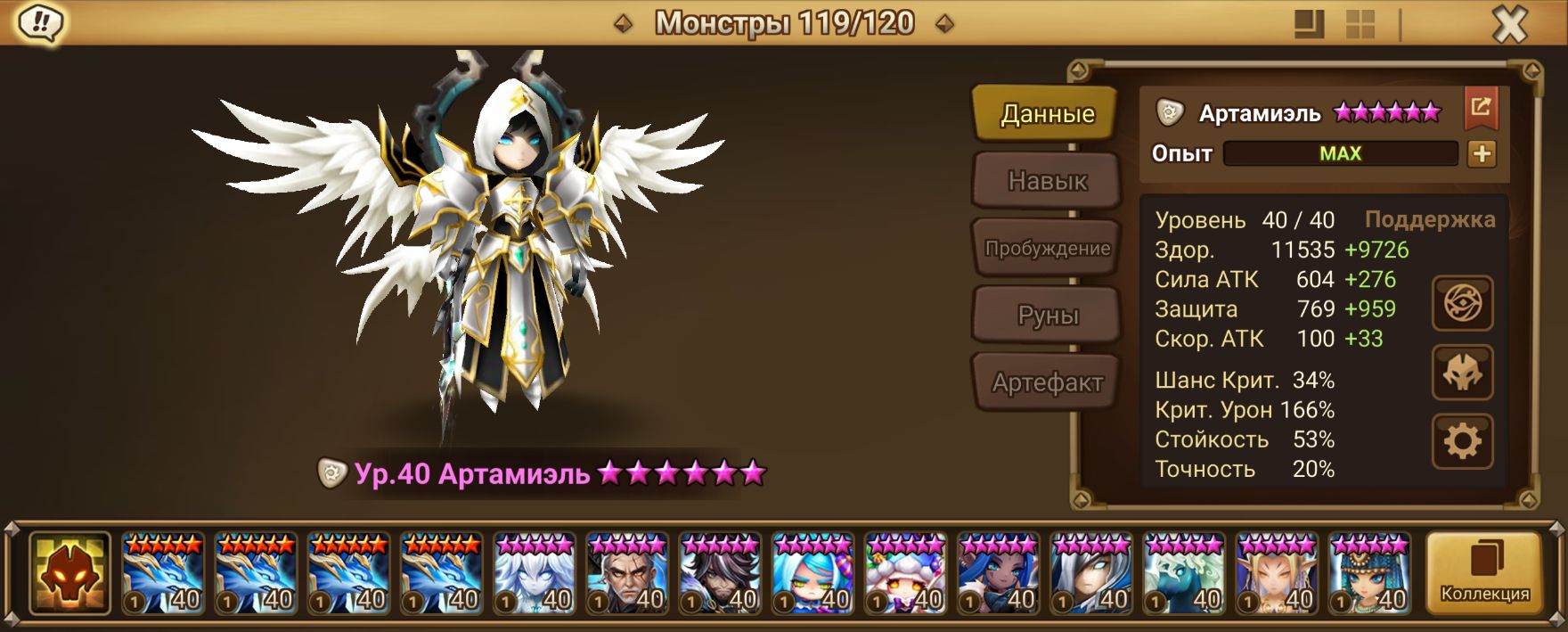Click the monster mask icon in stats panel

pos(1462,373)
